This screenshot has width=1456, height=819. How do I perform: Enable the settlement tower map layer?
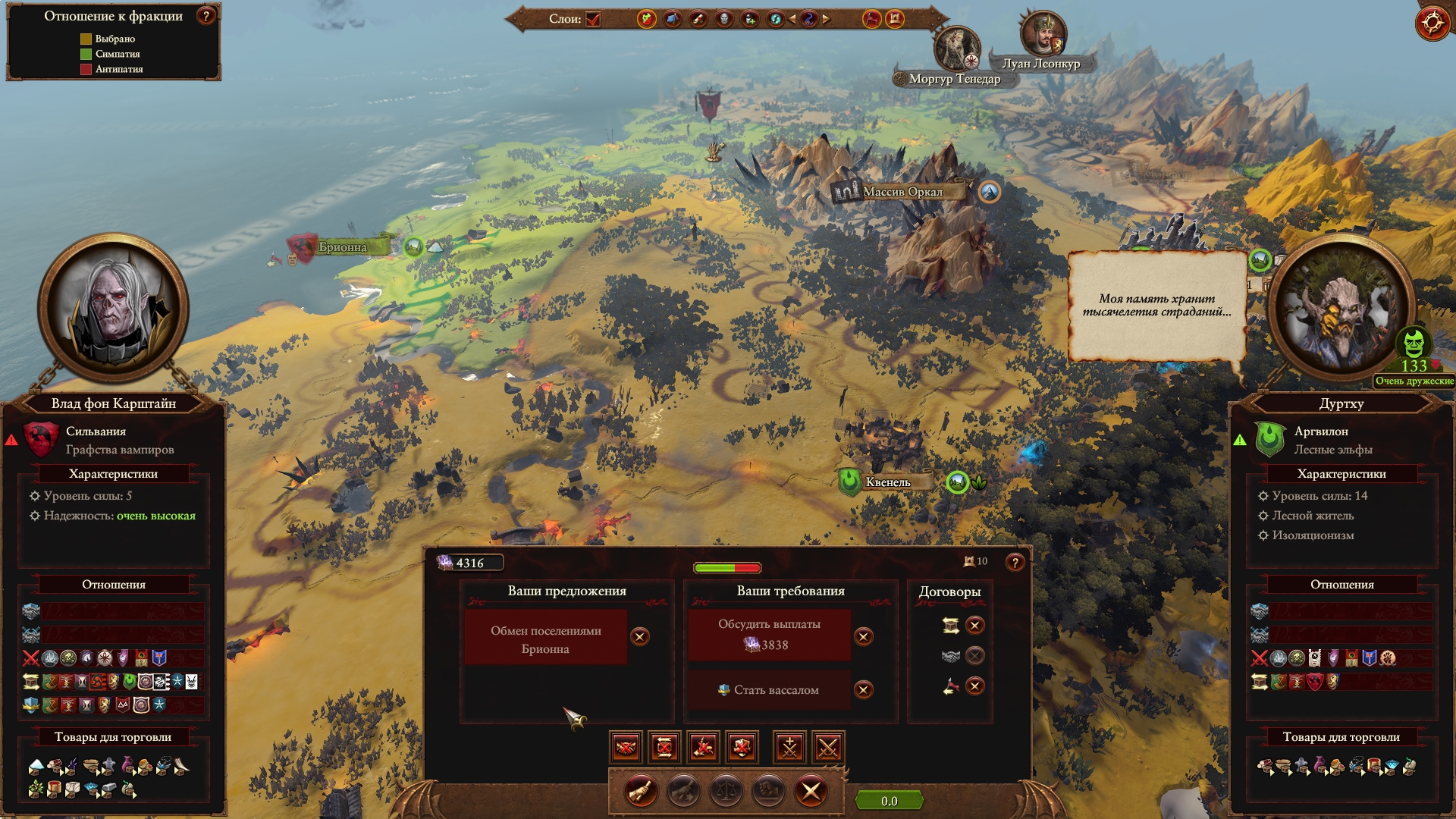(895, 19)
